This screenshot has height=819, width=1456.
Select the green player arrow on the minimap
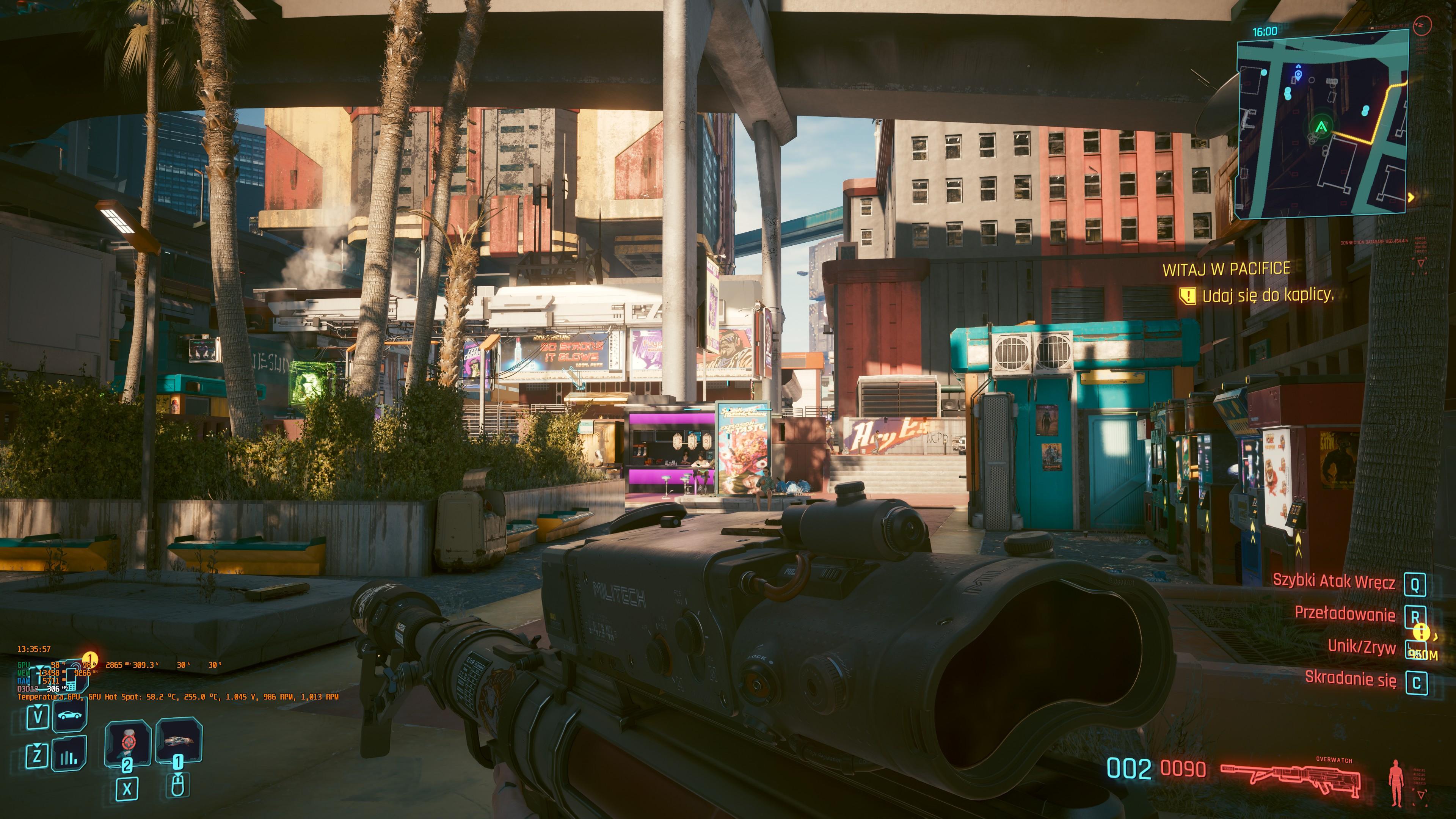pyautogui.click(x=1321, y=127)
